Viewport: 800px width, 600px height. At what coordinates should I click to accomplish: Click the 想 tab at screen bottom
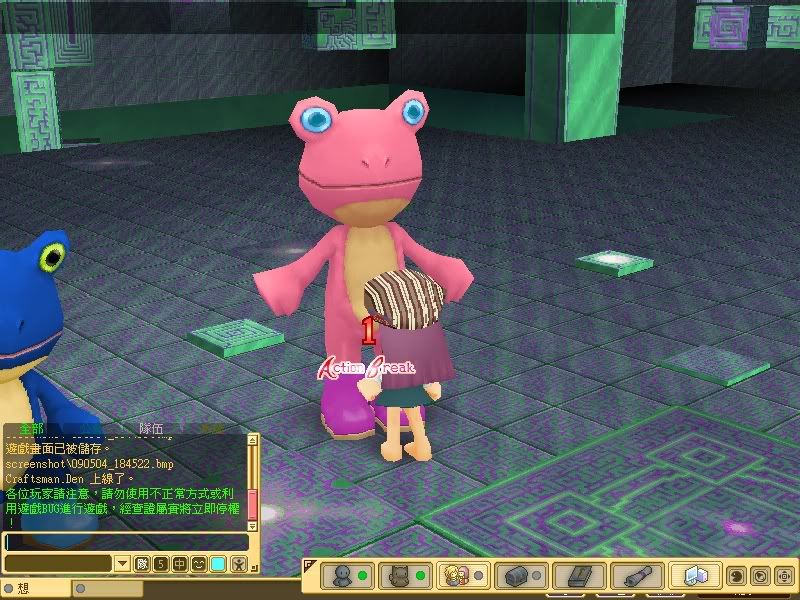[x=22, y=589]
